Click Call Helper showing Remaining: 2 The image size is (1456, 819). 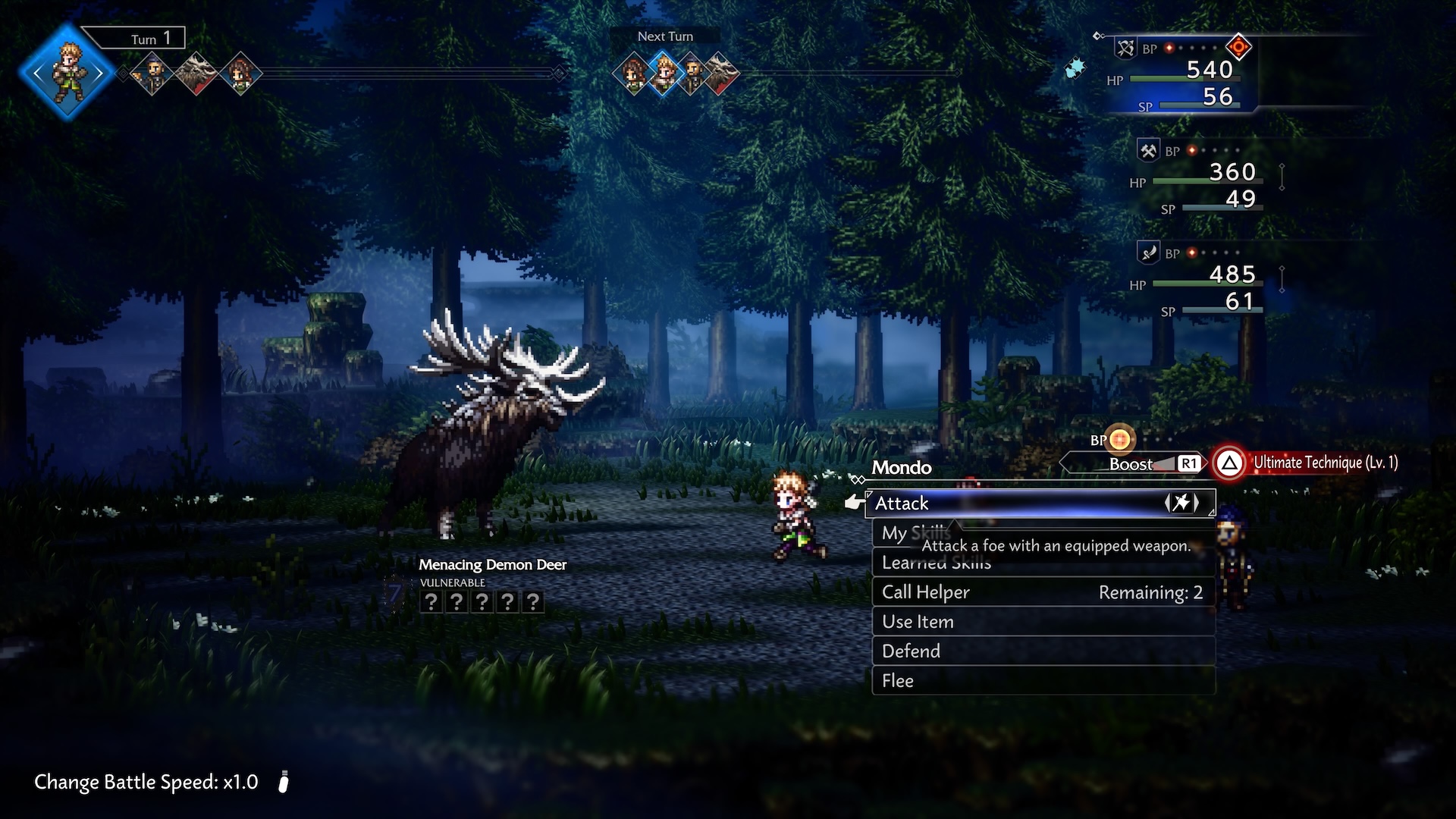[925, 592]
